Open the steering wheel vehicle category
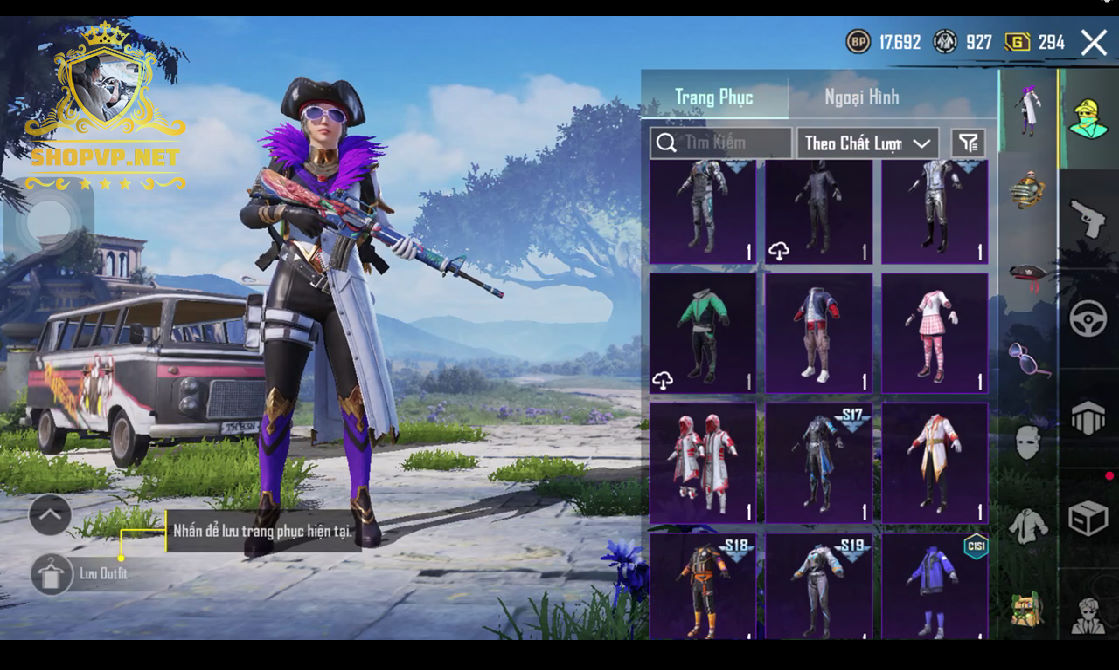The image size is (1119, 670). coord(1088,319)
